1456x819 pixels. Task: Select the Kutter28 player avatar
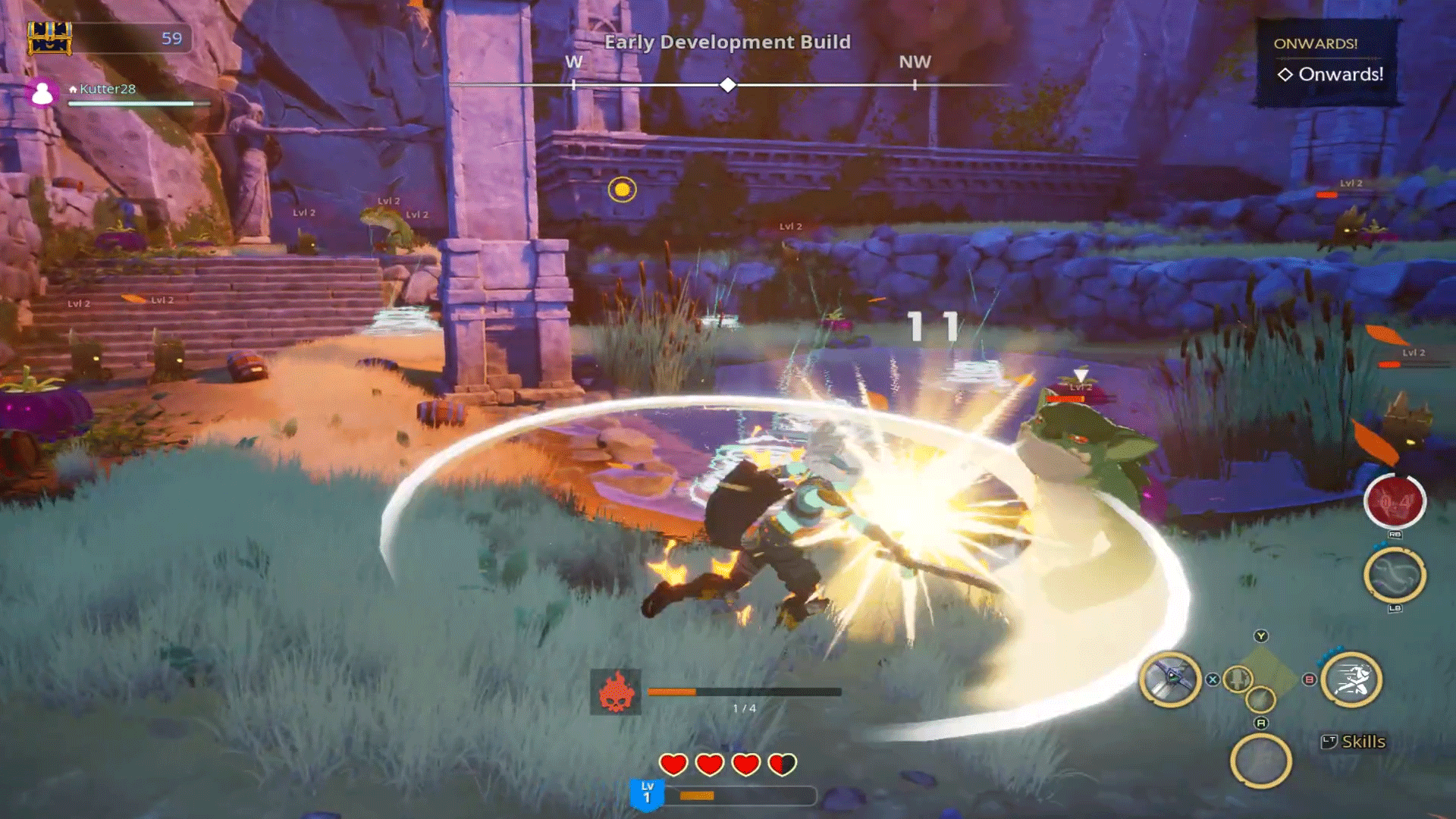click(x=42, y=93)
